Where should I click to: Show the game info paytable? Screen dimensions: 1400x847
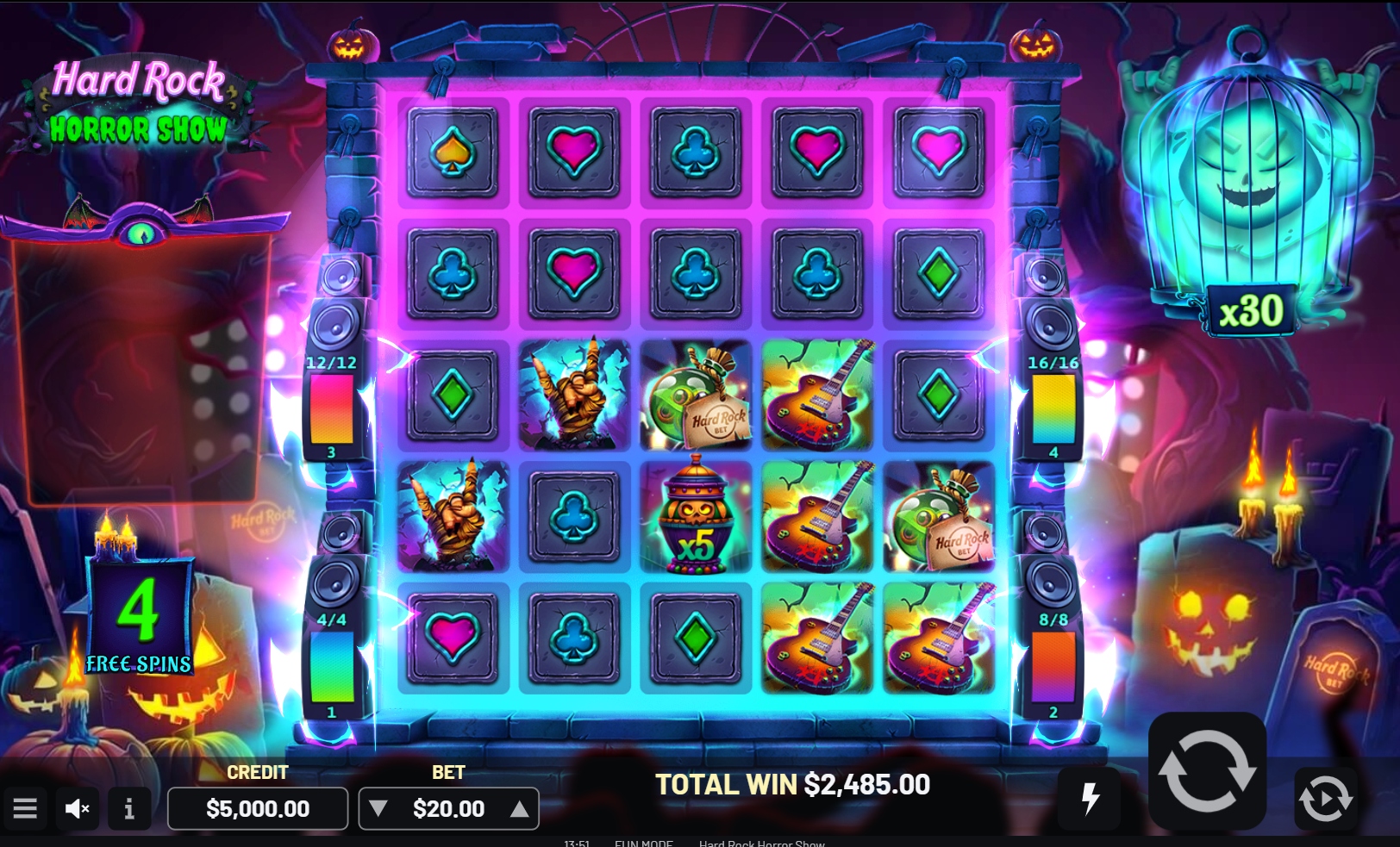point(128,808)
